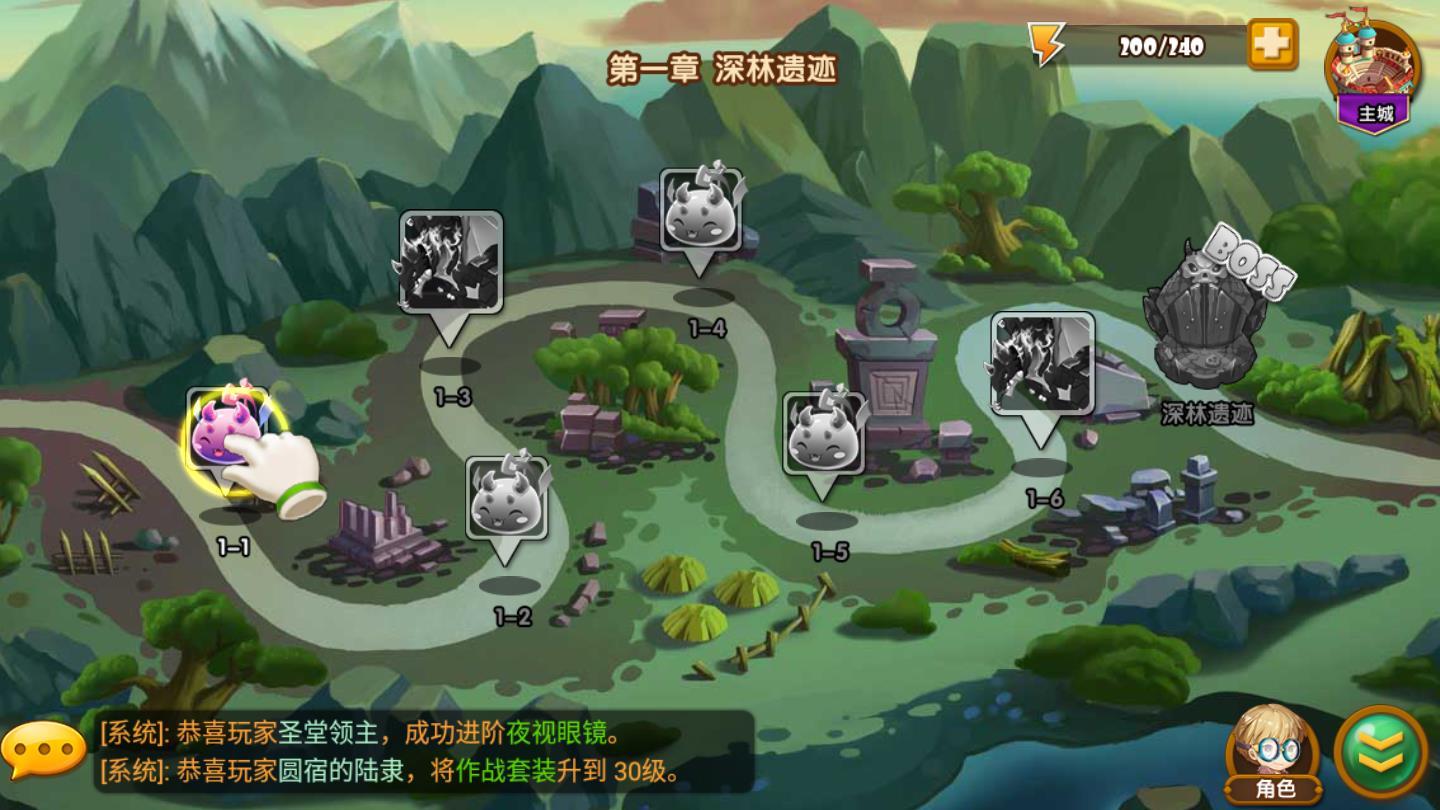Image resolution: width=1440 pixels, height=810 pixels.
Task: Click the green double-arrow menu button
Action: (x=1381, y=752)
